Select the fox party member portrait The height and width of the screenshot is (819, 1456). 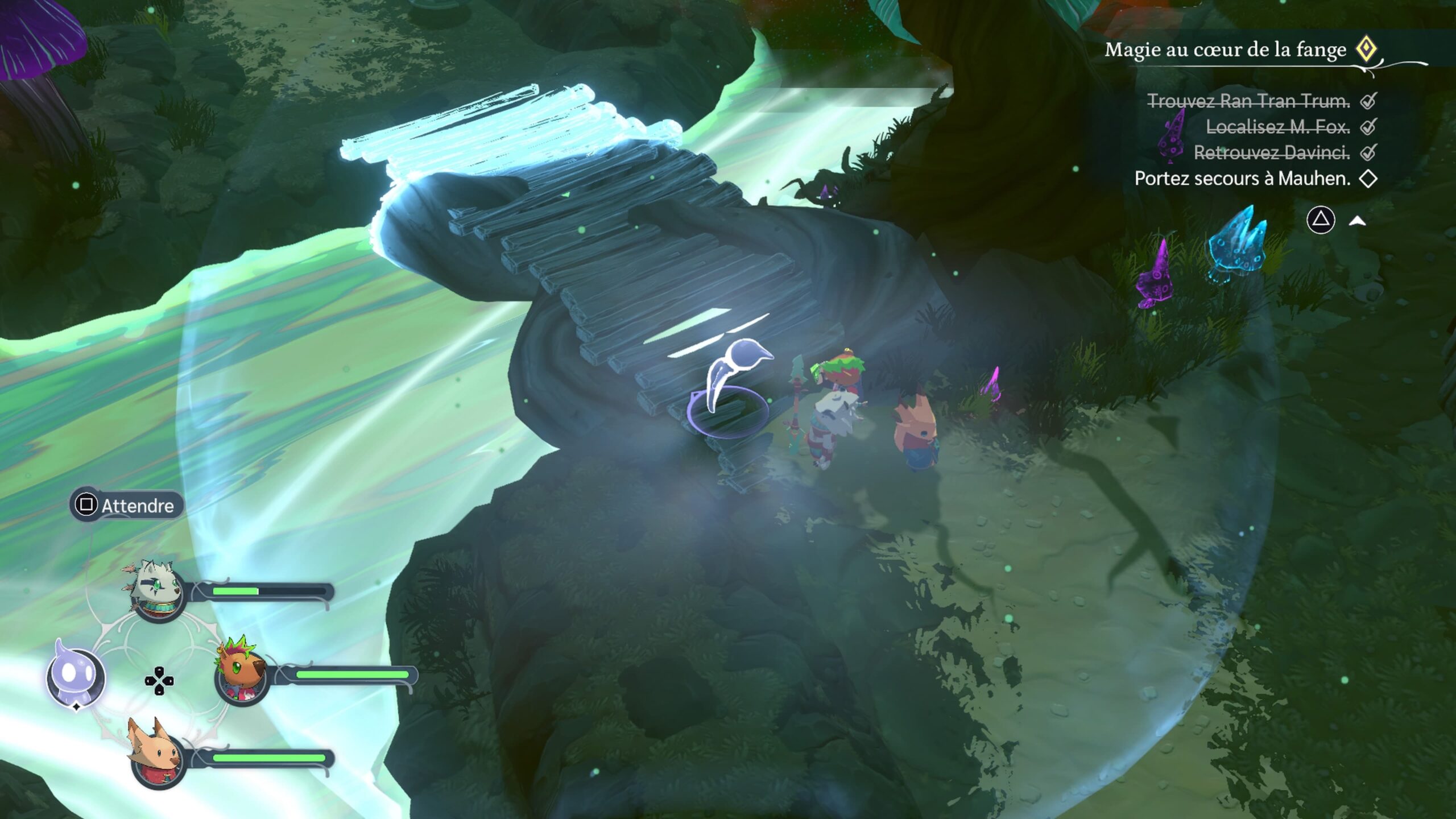158,758
